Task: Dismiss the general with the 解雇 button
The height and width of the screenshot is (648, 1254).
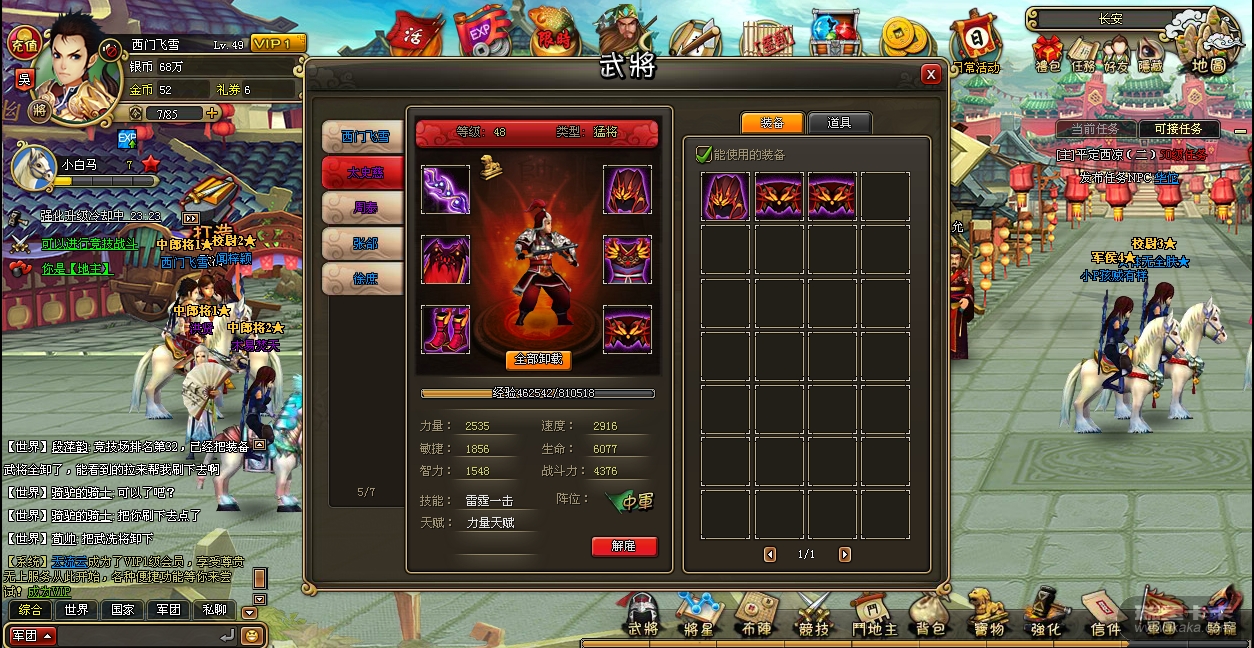Action: (624, 546)
